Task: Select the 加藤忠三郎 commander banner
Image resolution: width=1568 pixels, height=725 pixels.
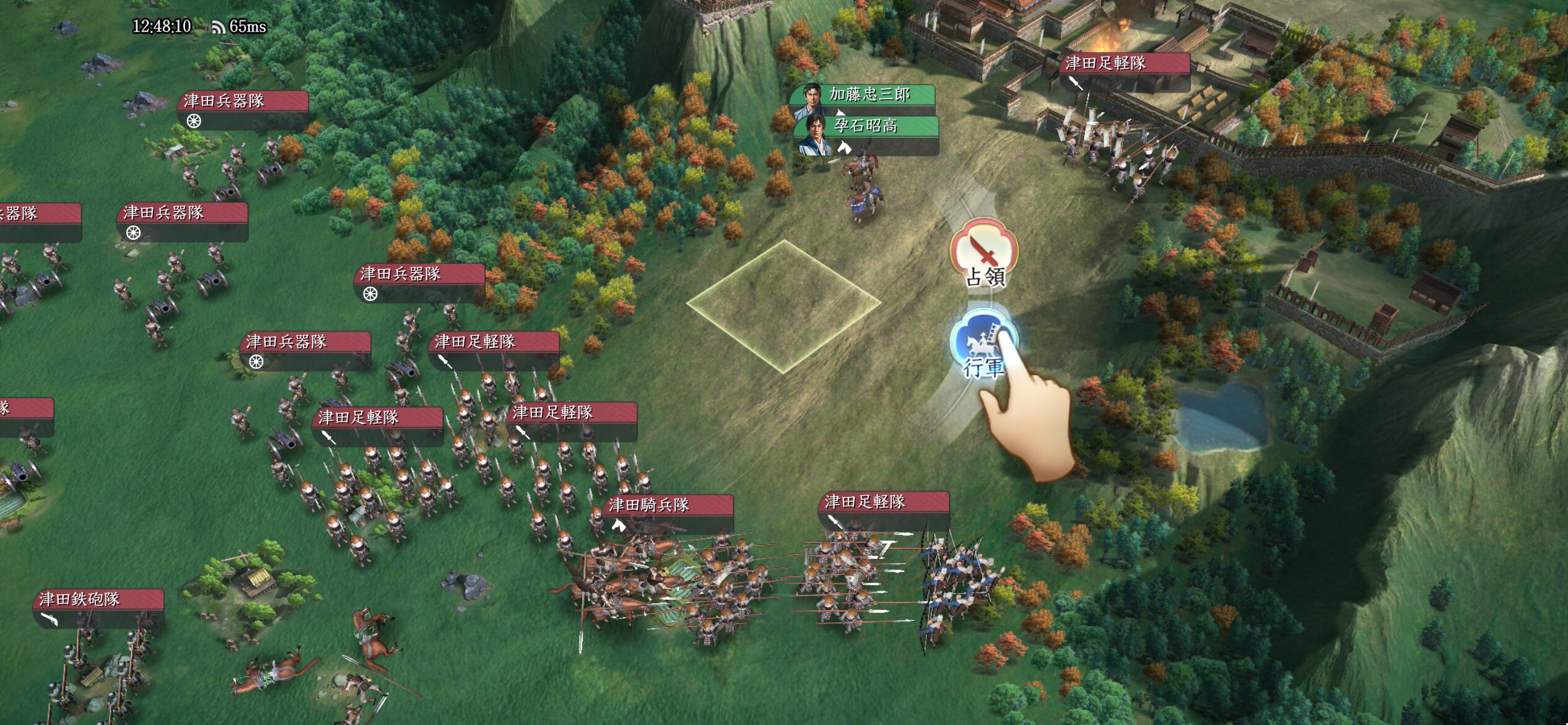Action: pyautogui.click(x=869, y=95)
